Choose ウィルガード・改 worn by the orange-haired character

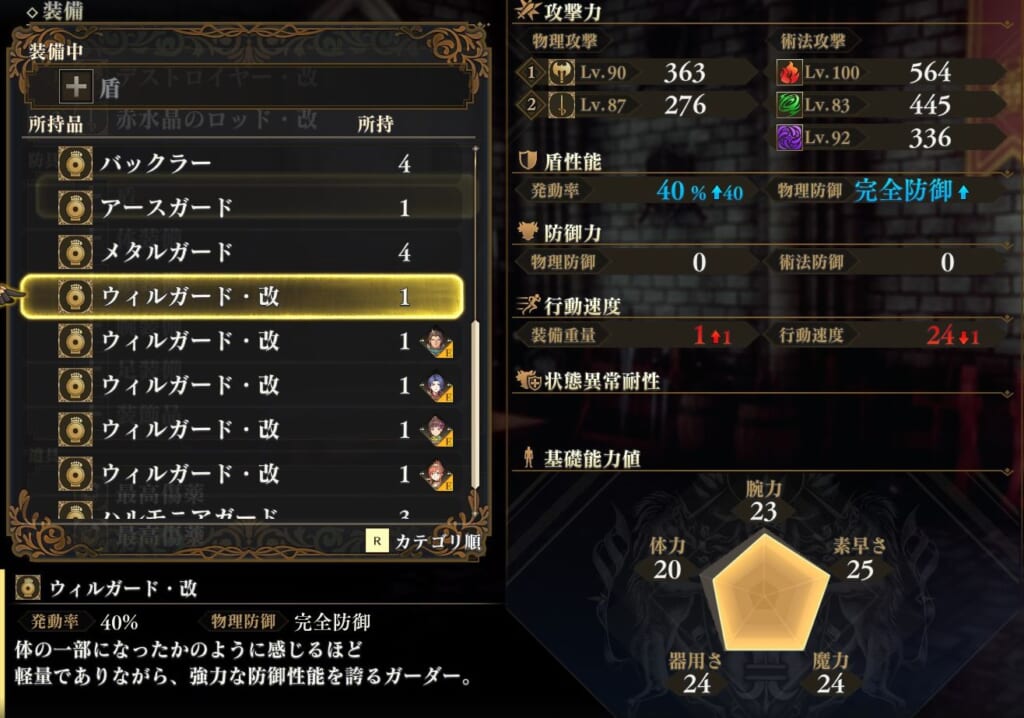tap(250, 473)
